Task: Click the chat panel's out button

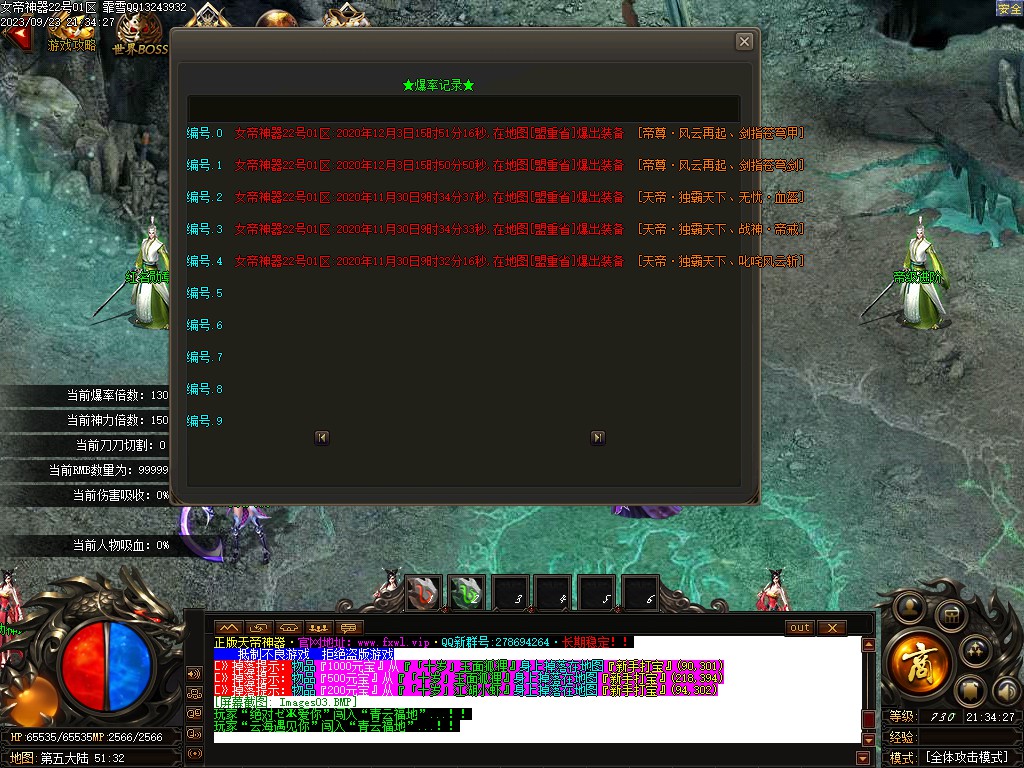Action: click(800, 628)
